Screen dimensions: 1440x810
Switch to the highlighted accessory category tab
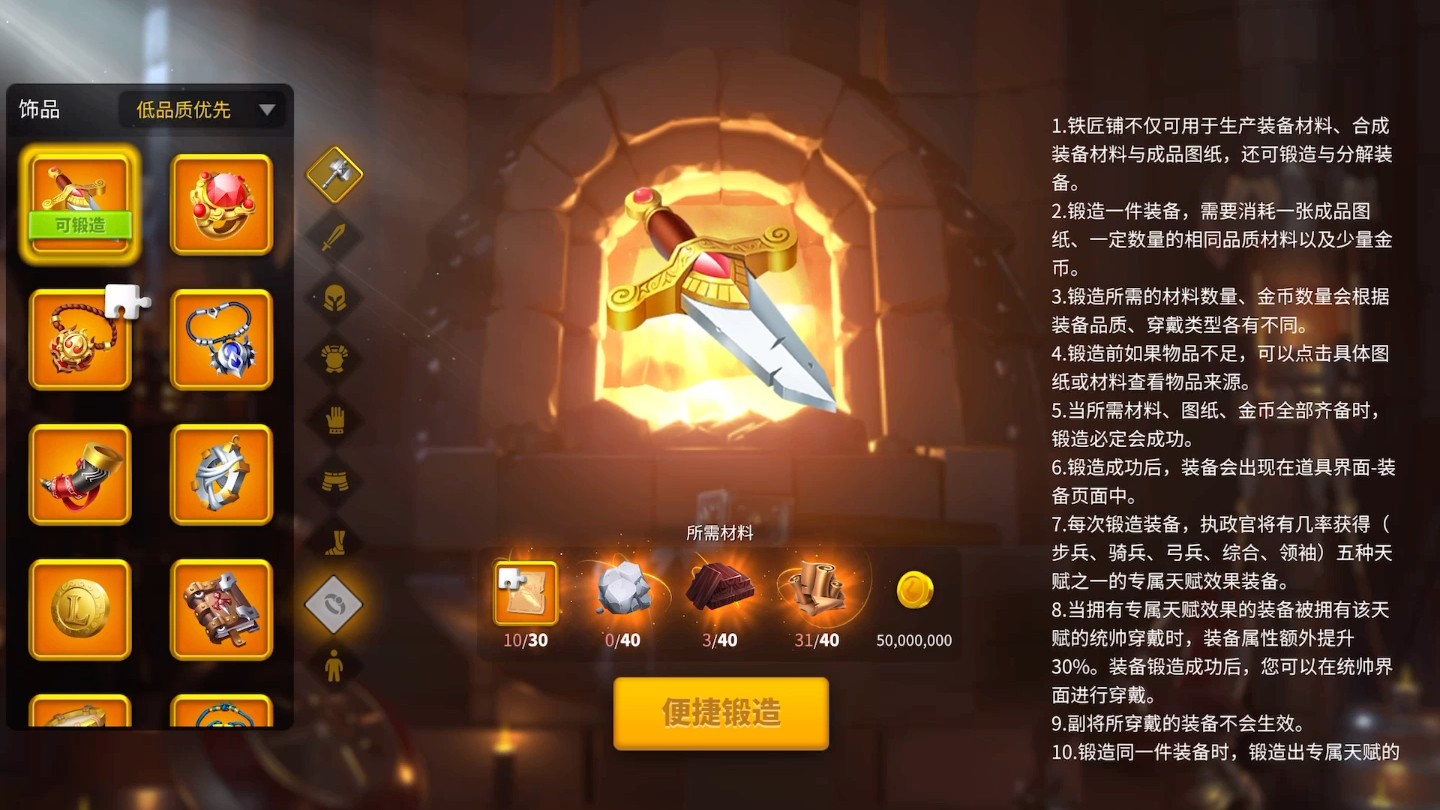tap(335, 601)
